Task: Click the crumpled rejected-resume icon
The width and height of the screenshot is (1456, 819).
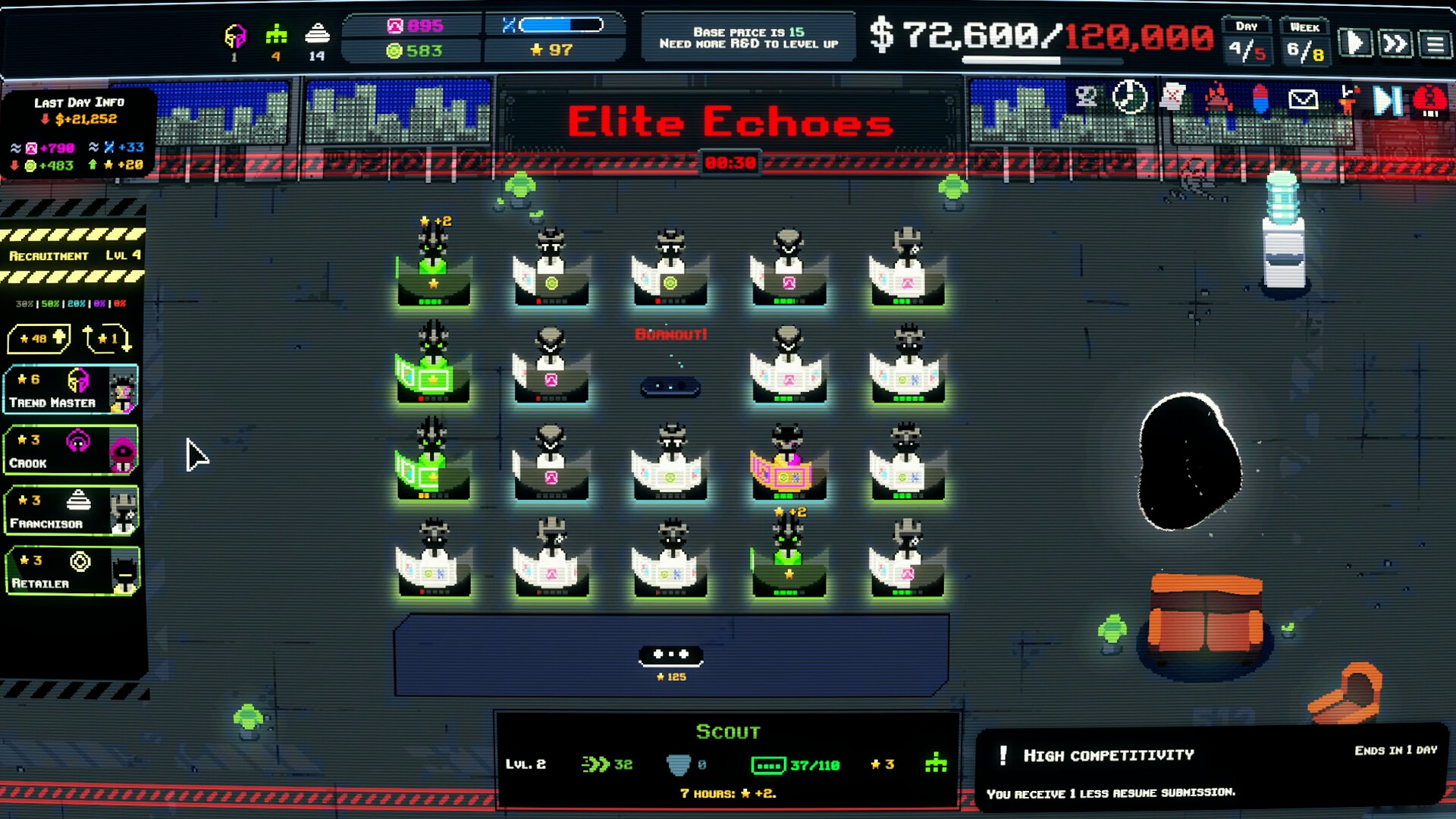Action: pos(1173,97)
